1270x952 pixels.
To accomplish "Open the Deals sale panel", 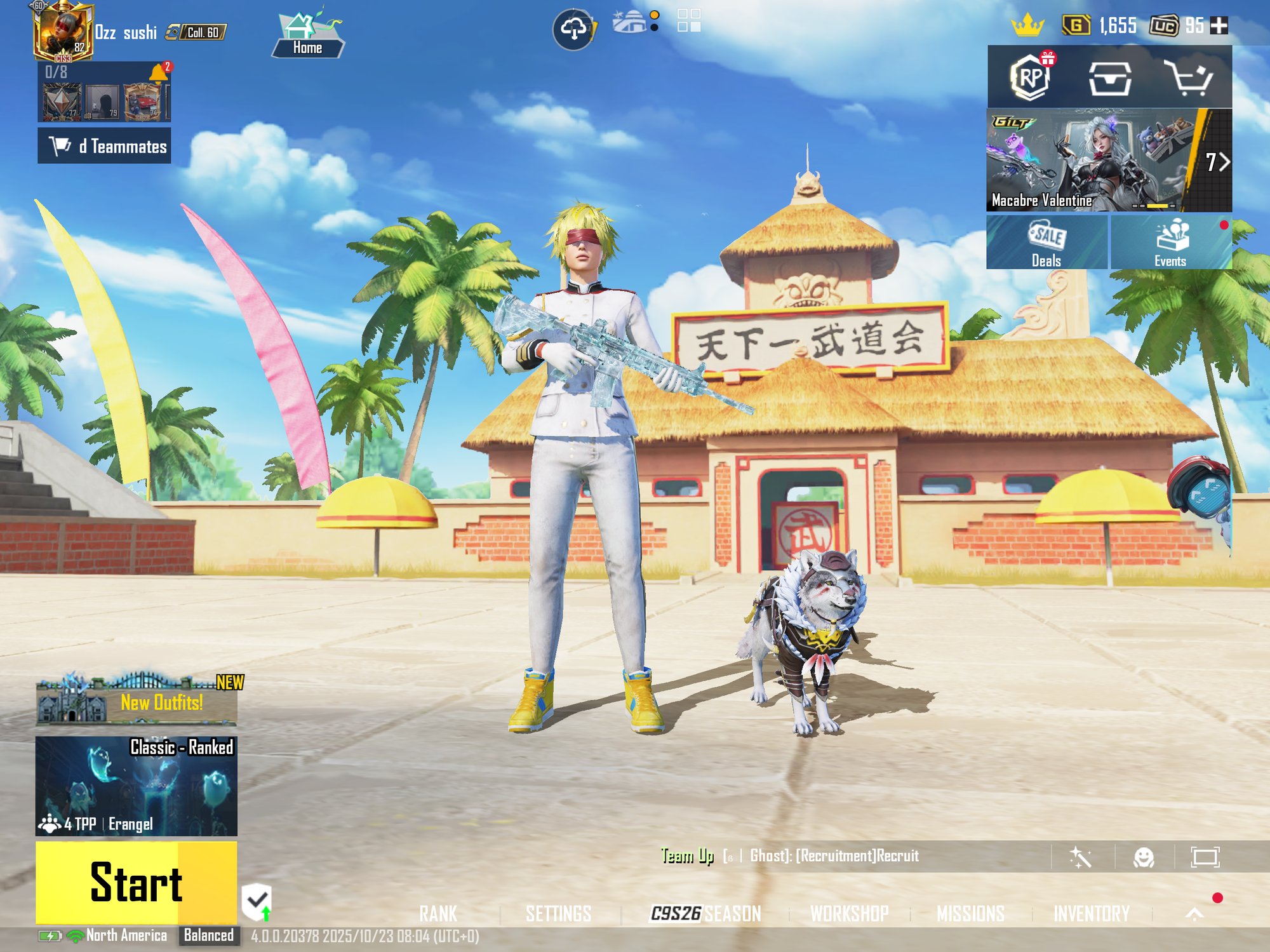I will pyautogui.click(x=1046, y=243).
